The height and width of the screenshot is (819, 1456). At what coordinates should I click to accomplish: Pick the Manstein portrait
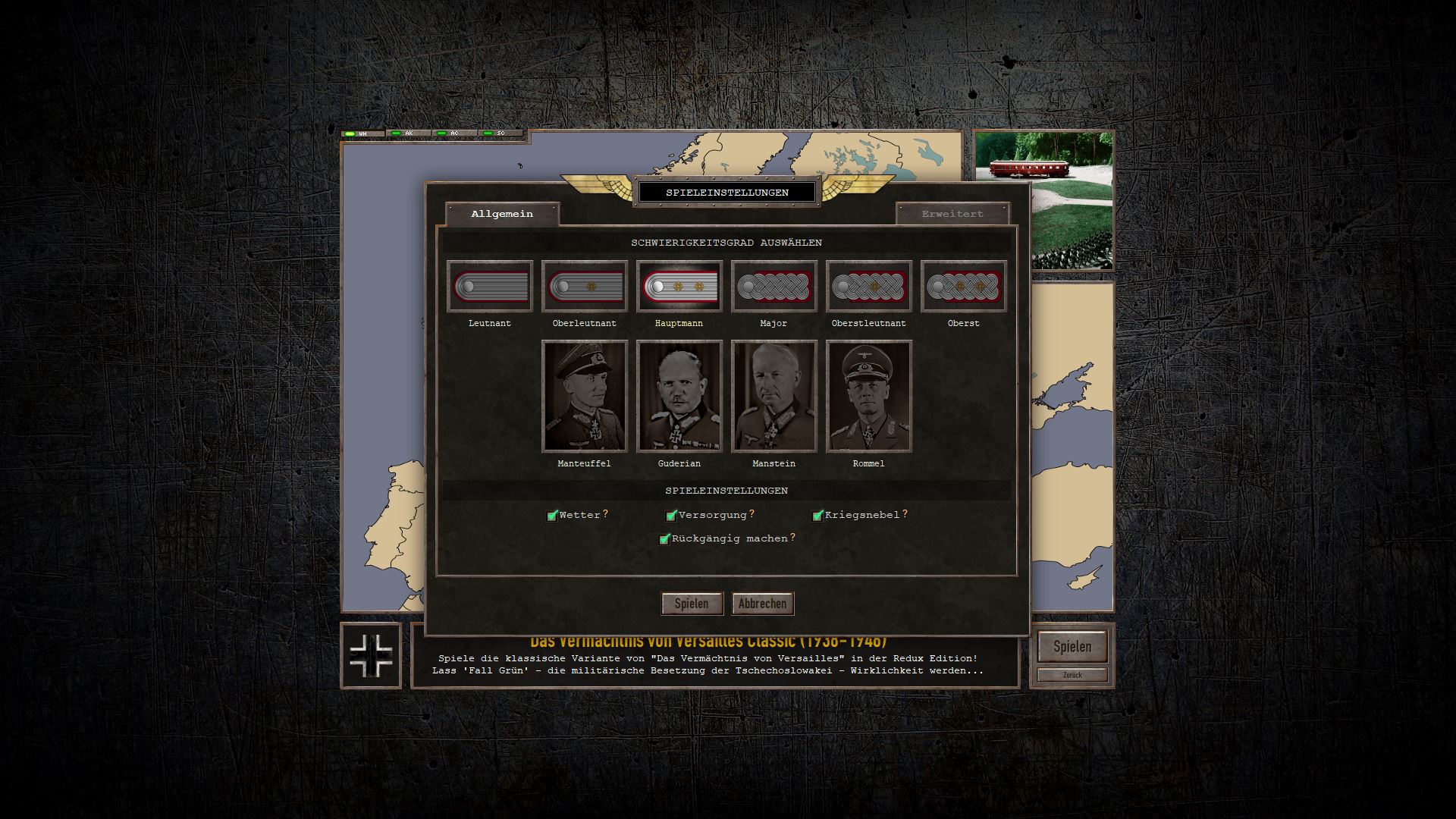(x=774, y=396)
